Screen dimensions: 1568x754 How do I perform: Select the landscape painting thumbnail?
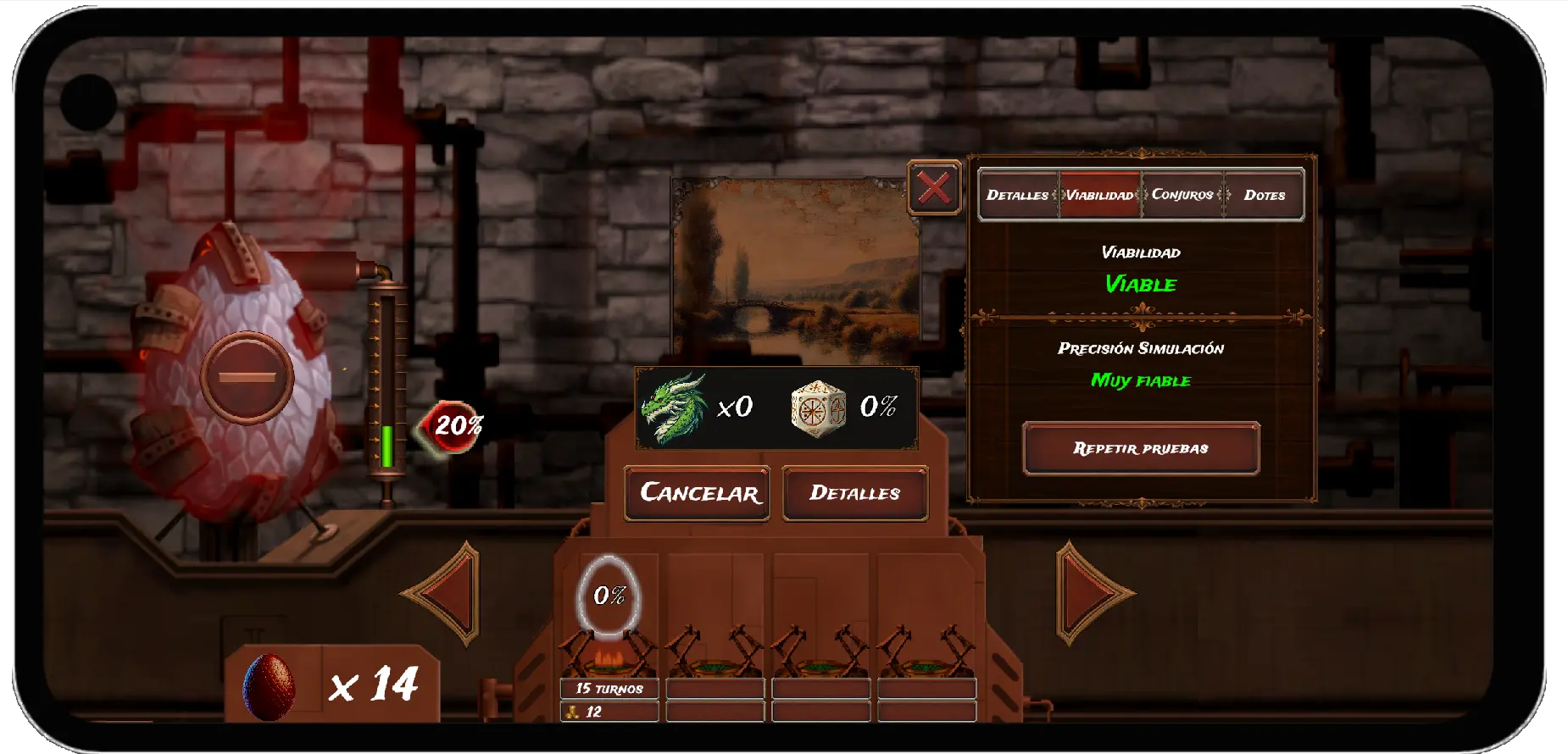[796, 271]
